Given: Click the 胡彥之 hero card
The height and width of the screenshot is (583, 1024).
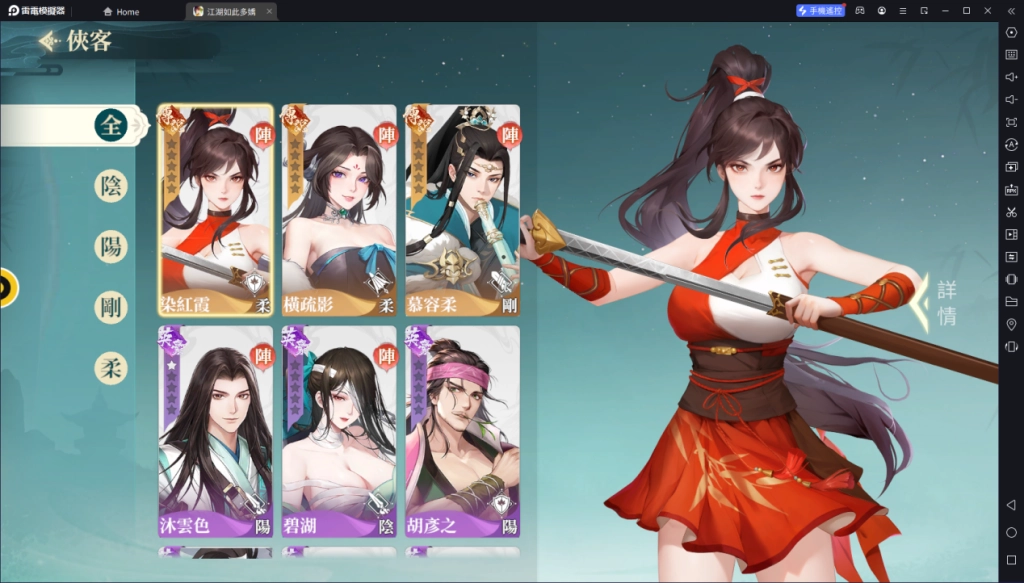Looking at the screenshot, I should pyautogui.click(x=462, y=431).
